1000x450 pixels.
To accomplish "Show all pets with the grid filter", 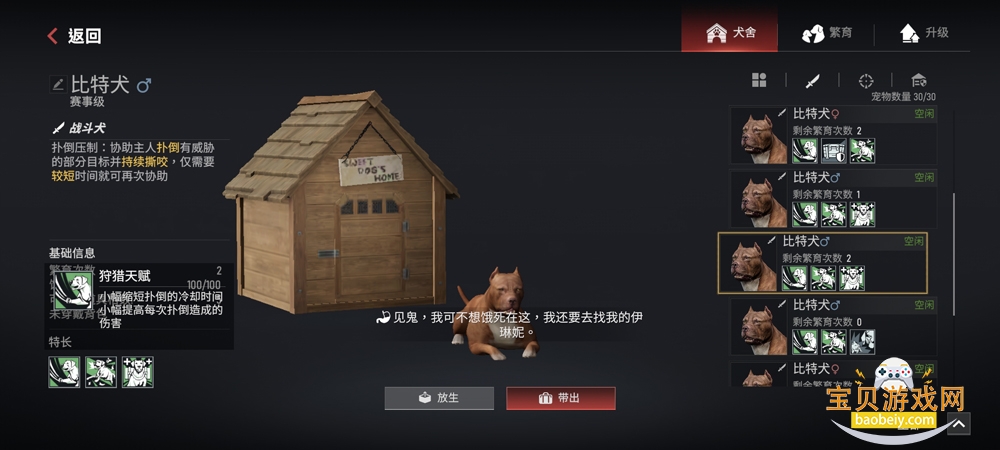I will [759, 80].
